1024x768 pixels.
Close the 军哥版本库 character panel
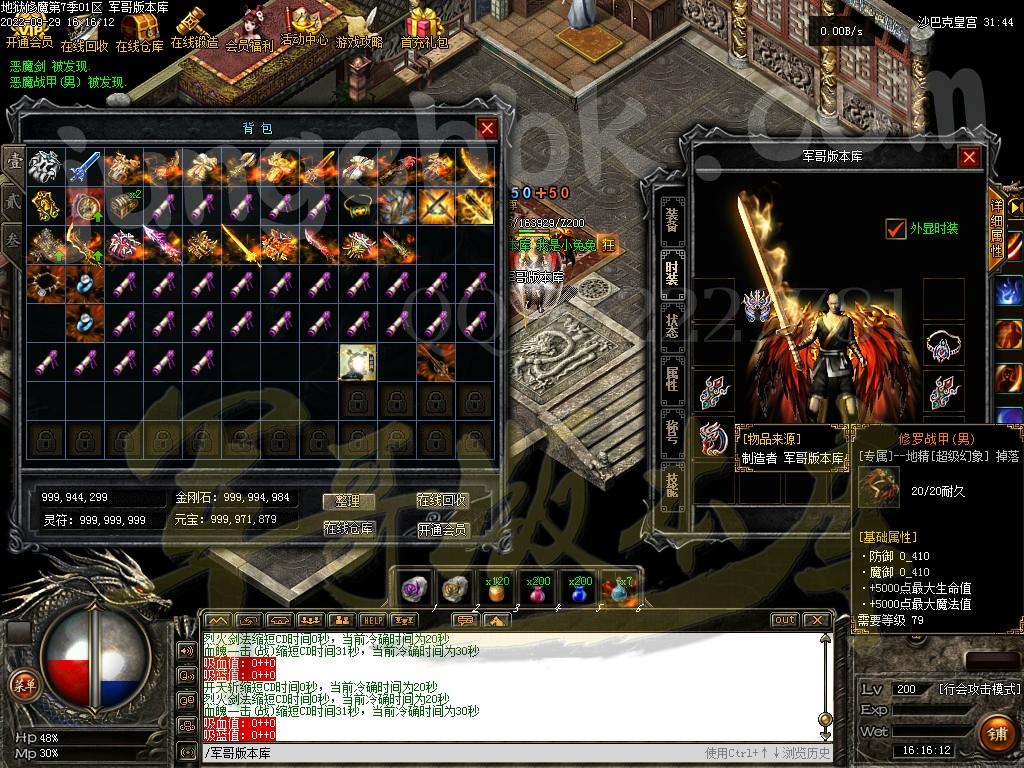(x=969, y=157)
